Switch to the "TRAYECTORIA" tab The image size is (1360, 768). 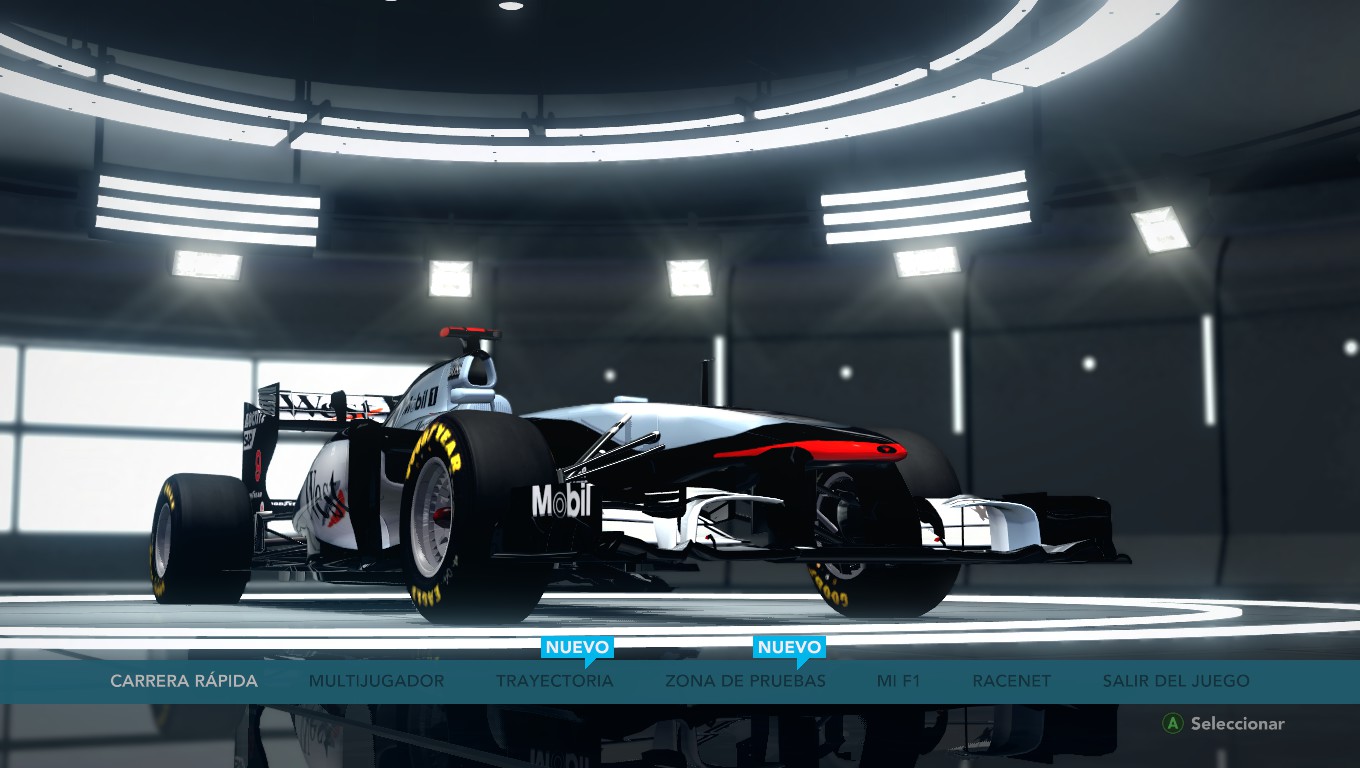(x=555, y=680)
